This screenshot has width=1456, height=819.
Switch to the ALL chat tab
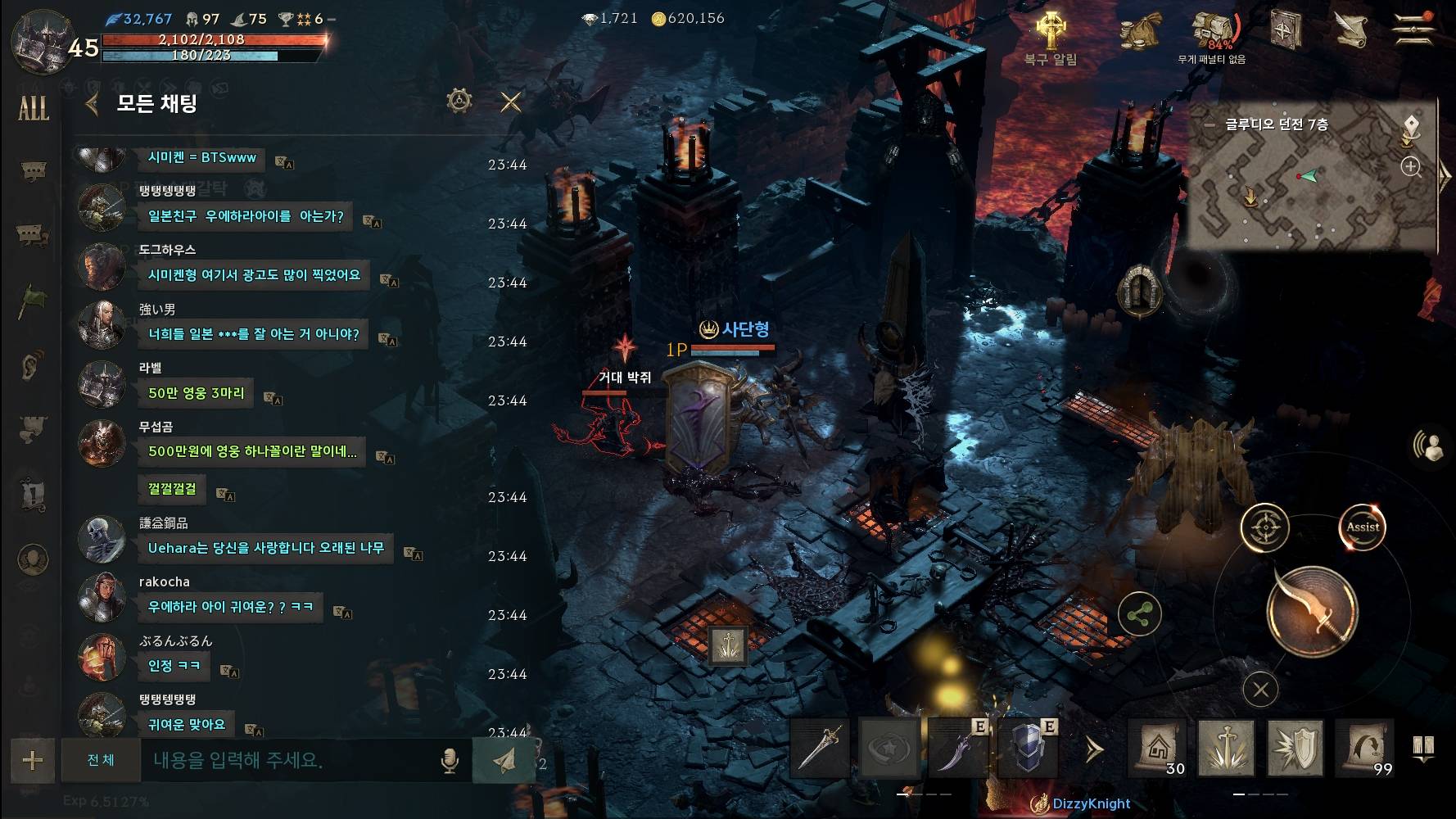(33, 108)
